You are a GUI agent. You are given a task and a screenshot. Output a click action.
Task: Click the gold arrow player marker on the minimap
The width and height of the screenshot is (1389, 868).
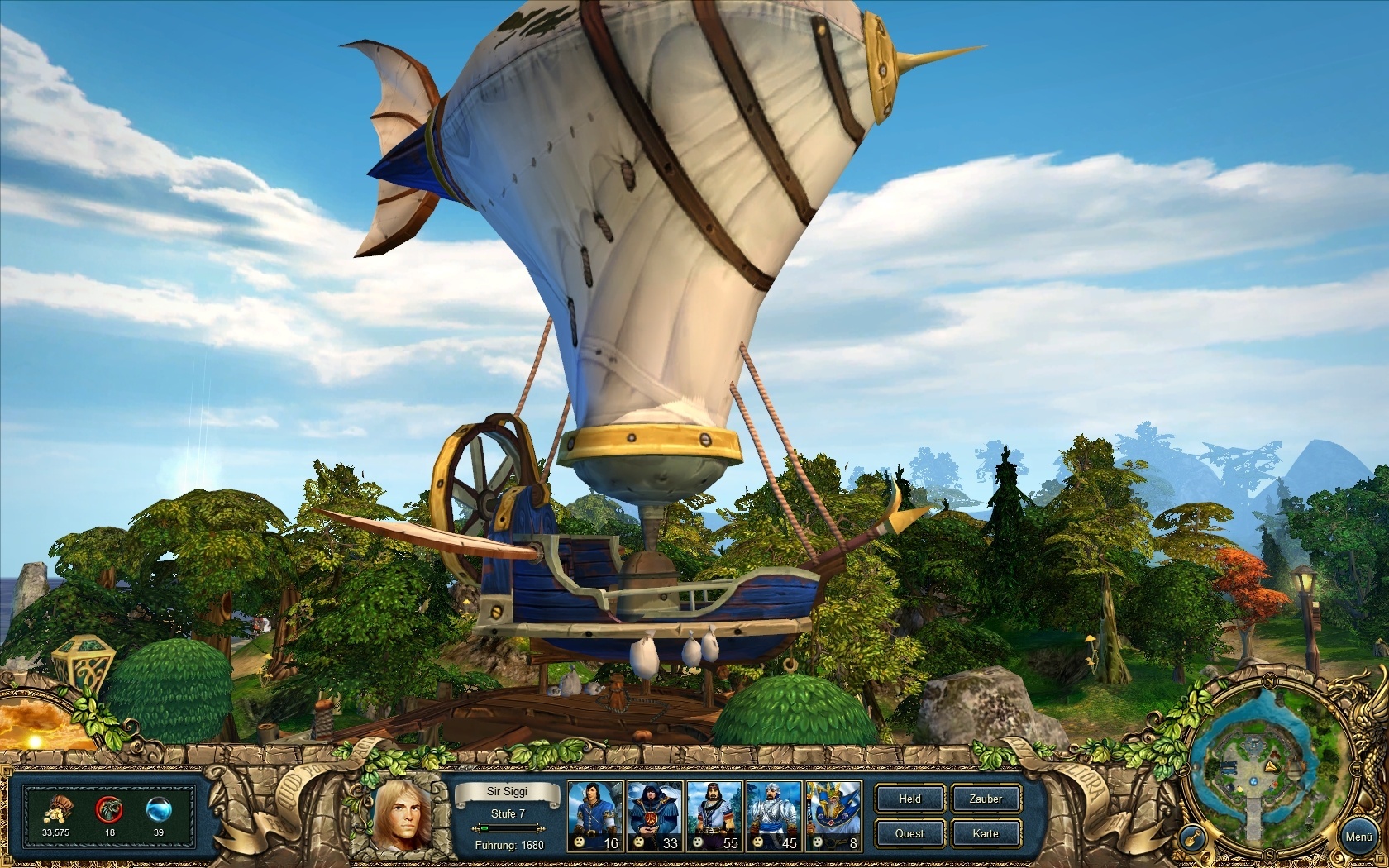[1272, 767]
